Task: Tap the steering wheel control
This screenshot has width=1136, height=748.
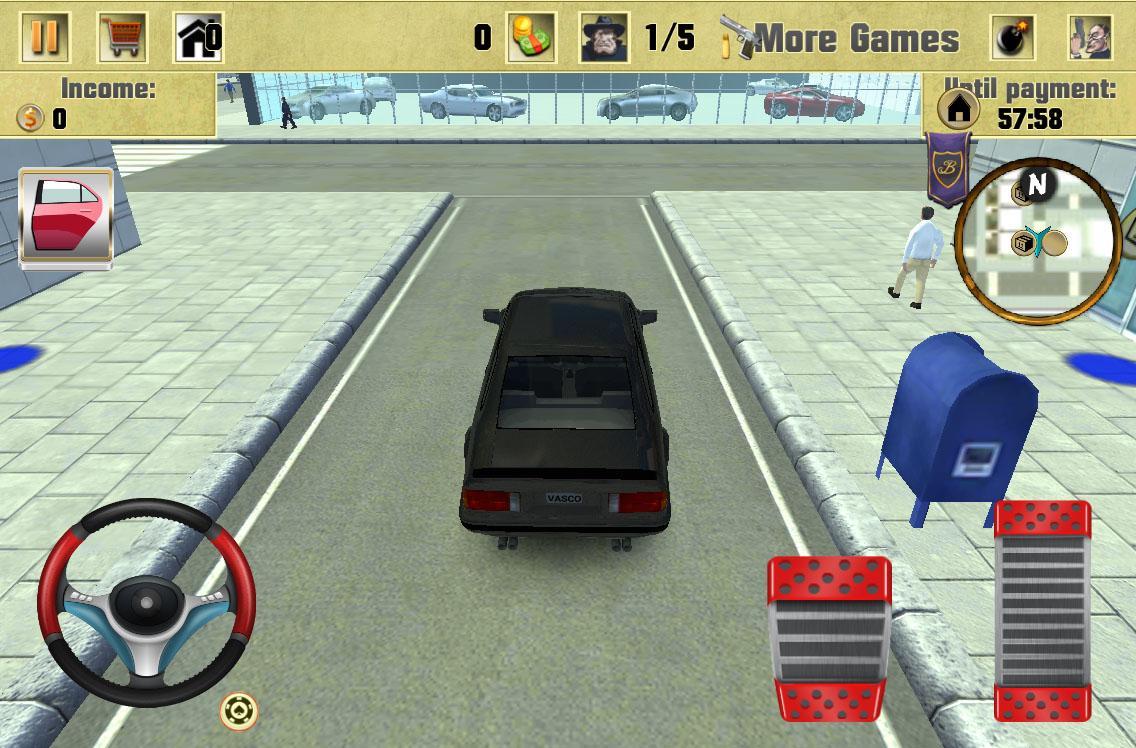Action: pos(146,601)
